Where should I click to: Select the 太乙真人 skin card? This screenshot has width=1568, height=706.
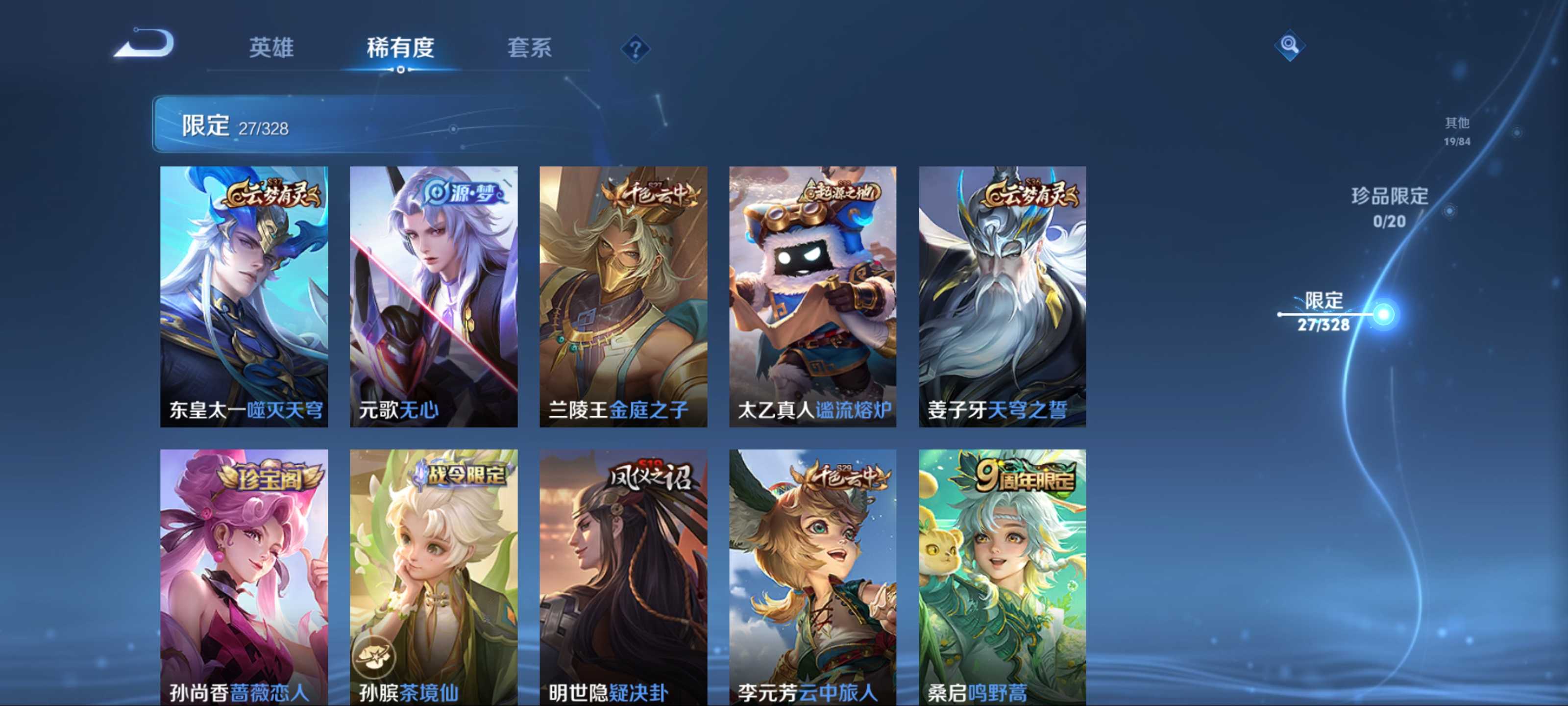coord(812,296)
